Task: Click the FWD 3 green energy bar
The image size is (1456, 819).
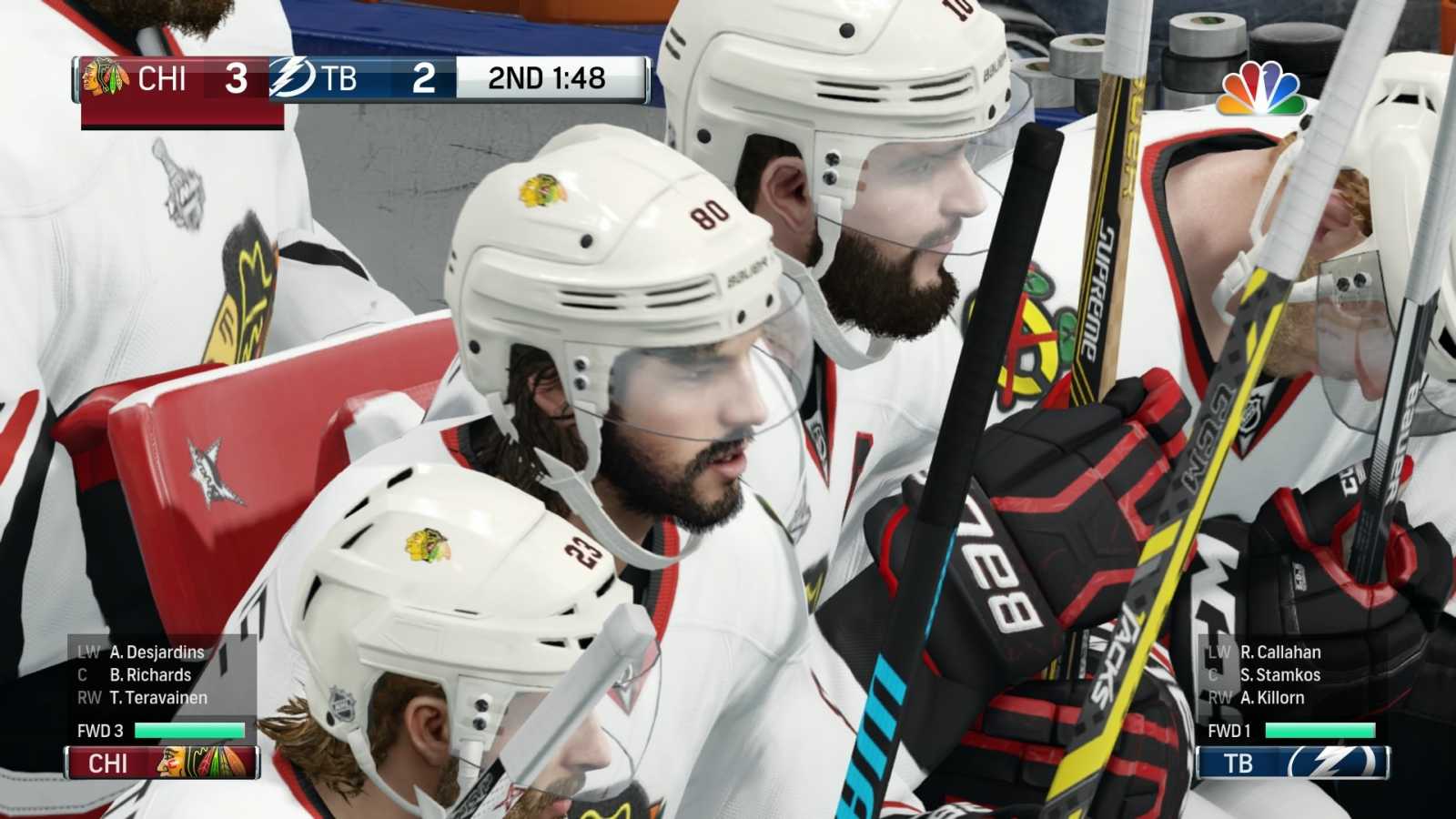Action: (188, 728)
